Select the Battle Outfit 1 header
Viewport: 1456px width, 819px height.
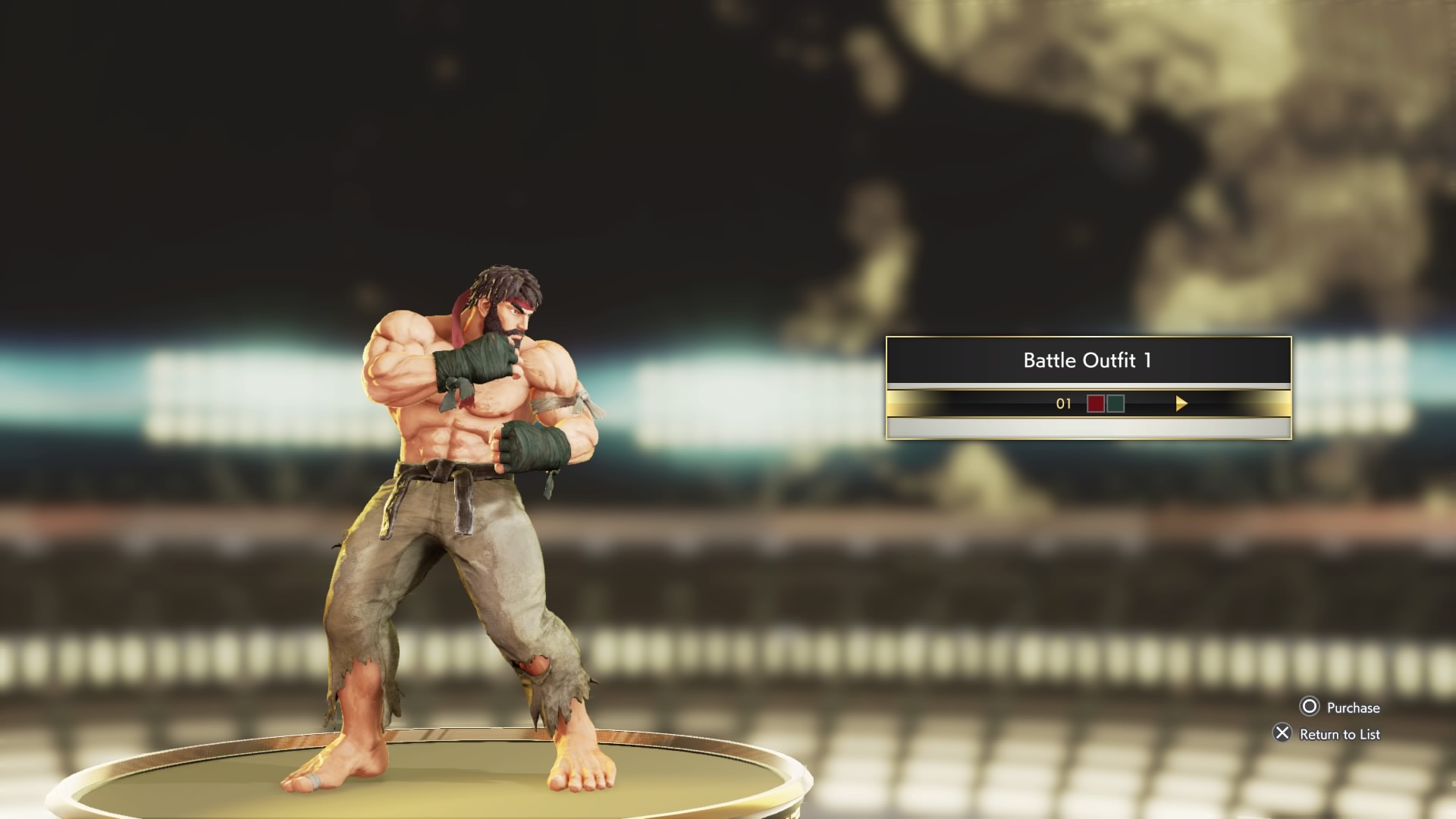tap(1087, 360)
